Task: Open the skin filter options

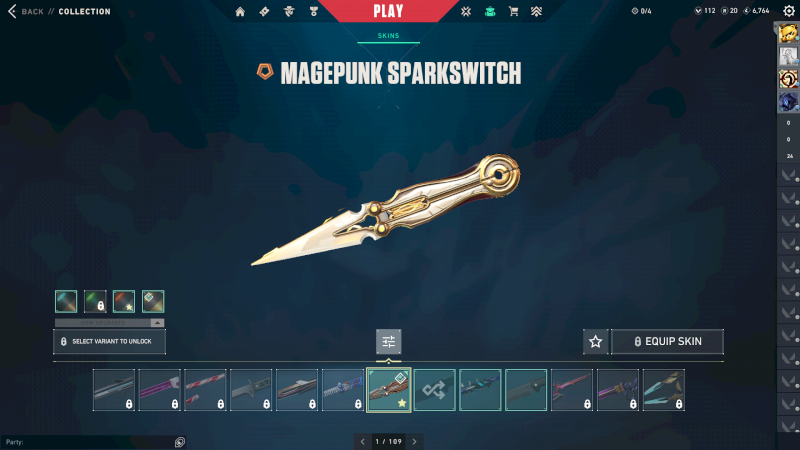Action: coord(389,342)
